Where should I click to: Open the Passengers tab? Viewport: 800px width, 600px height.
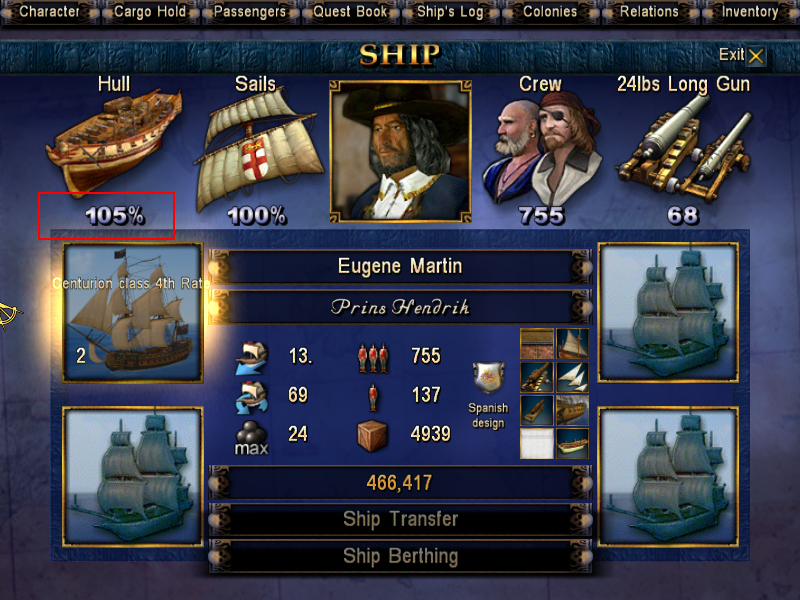(x=248, y=12)
